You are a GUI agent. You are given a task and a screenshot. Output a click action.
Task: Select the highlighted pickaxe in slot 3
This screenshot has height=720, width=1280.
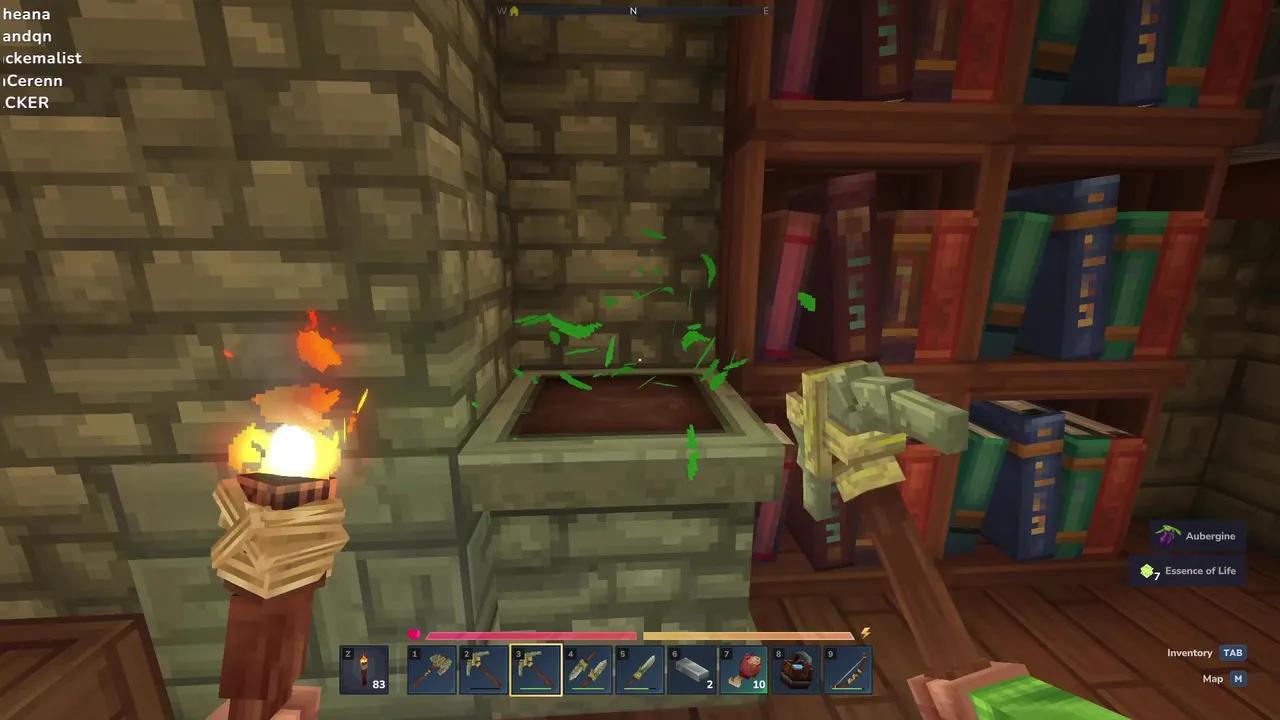pyautogui.click(x=536, y=669)
